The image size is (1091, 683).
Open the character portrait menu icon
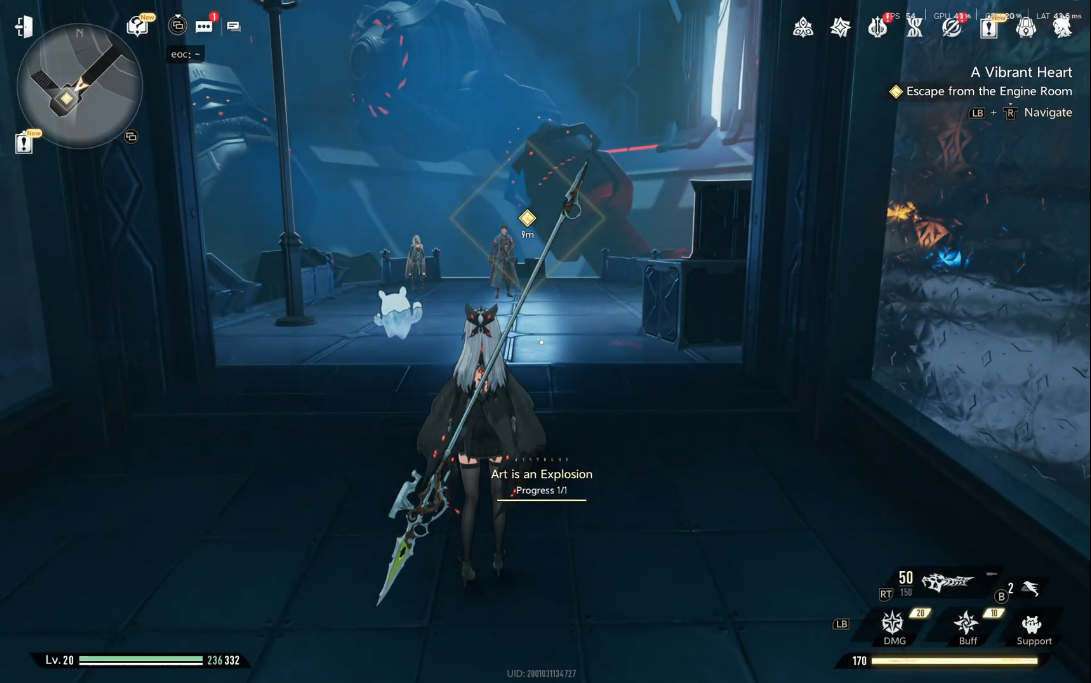pos(1063,27)
